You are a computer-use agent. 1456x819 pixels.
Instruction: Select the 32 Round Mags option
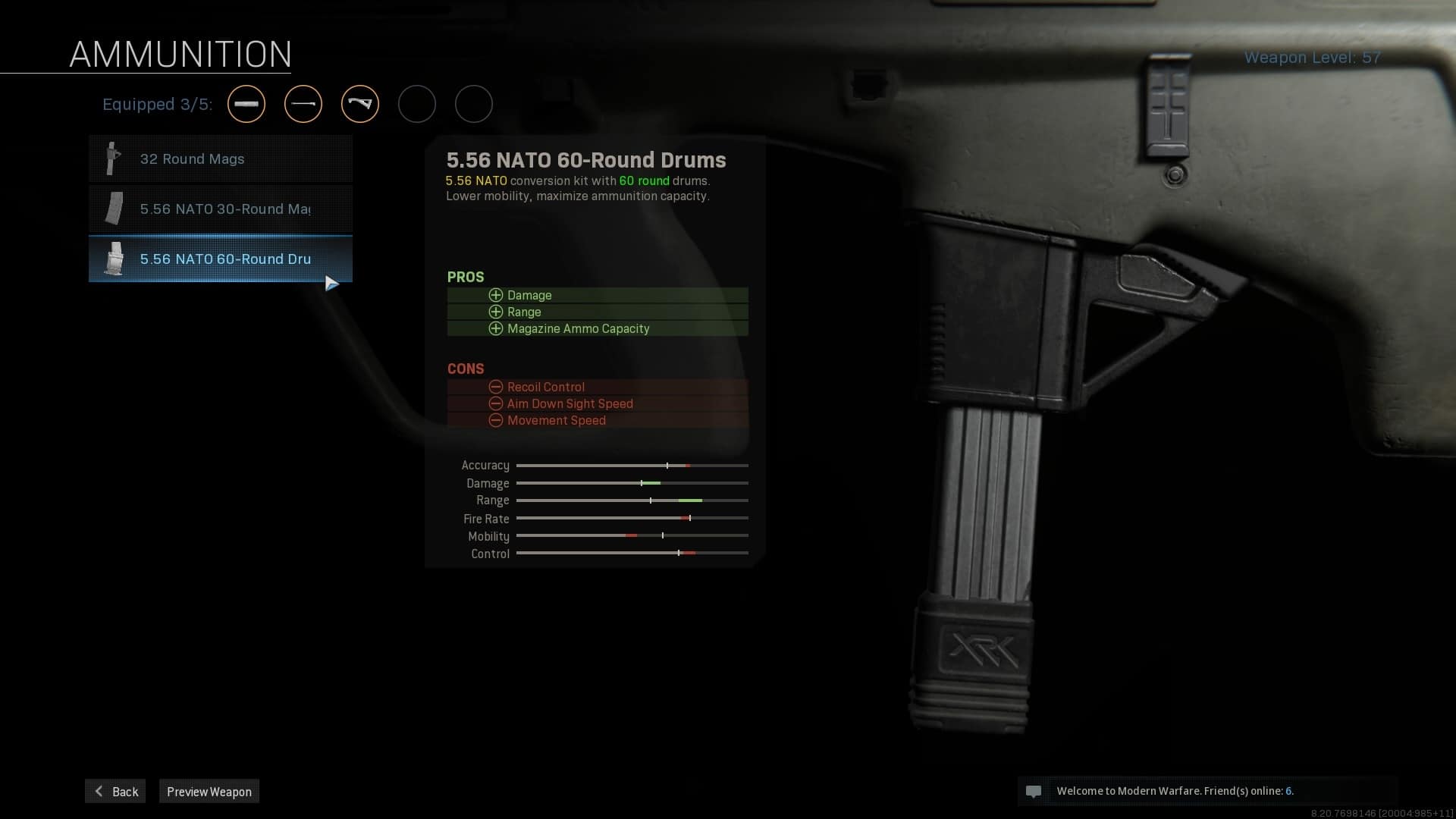221,159
